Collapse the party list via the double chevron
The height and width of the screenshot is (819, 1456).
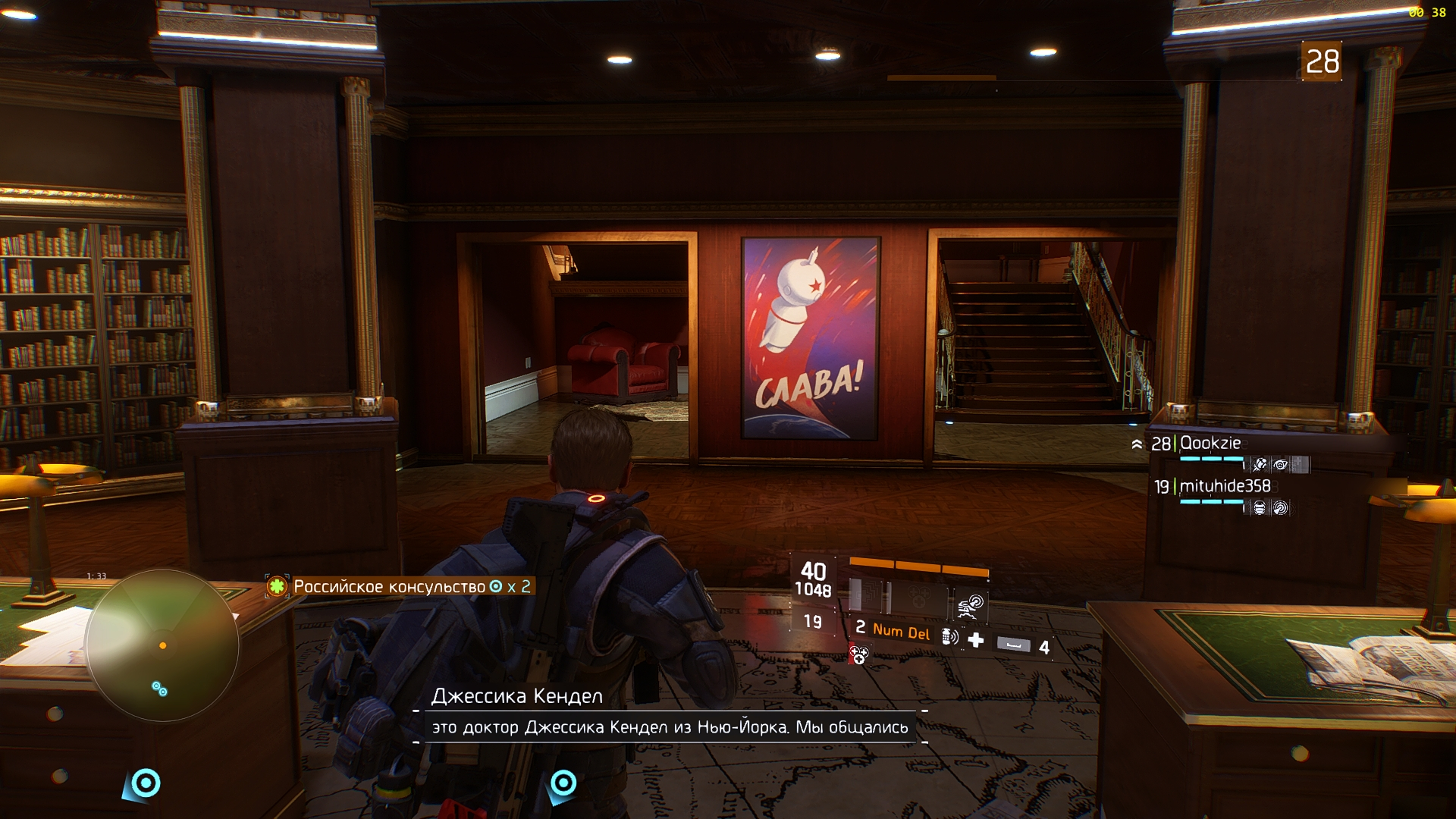[x=1137, y=444]
